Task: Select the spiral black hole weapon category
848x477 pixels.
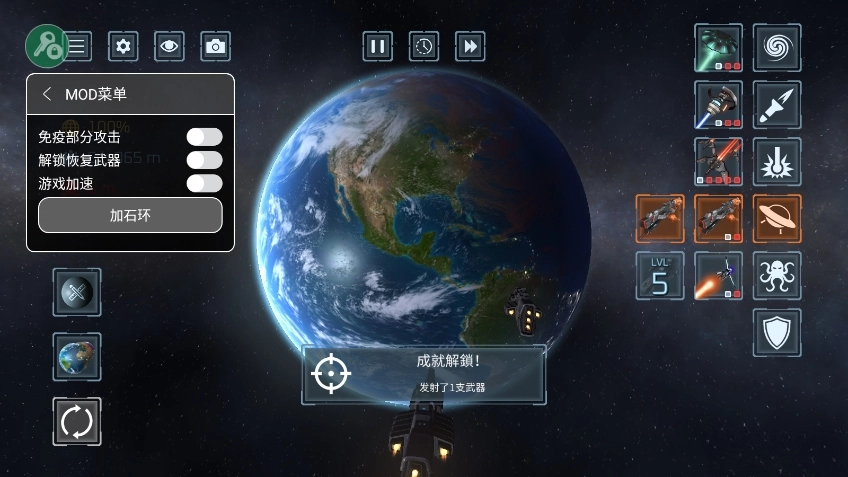Action: (777, 48)
